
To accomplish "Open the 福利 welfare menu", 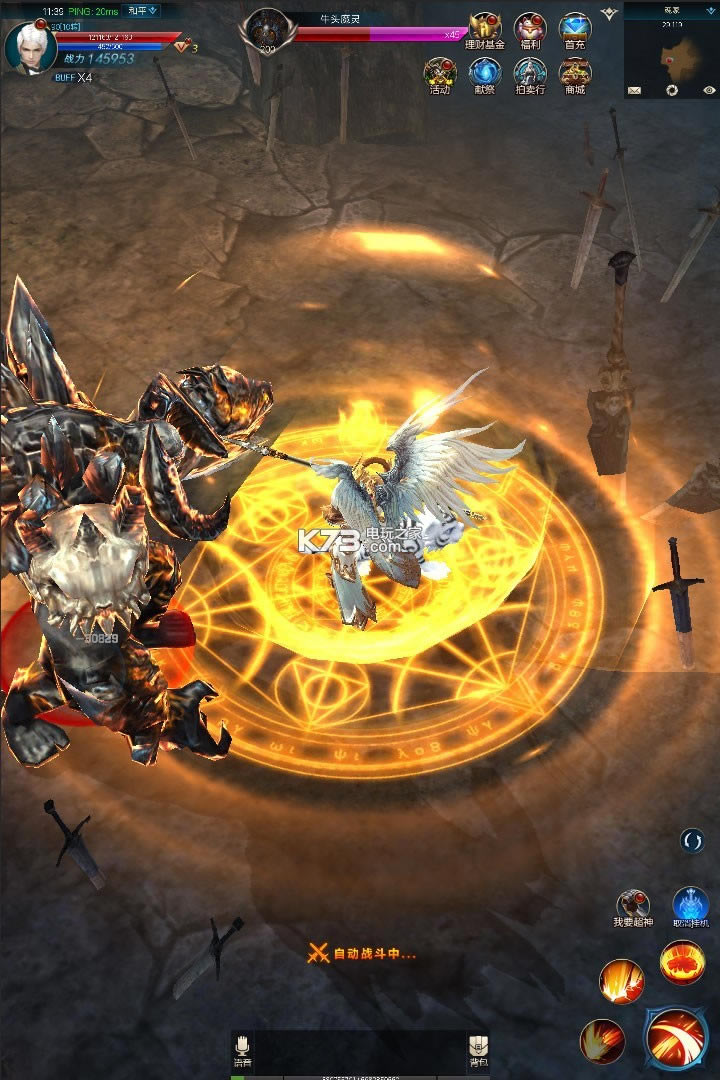I will 530,30.
